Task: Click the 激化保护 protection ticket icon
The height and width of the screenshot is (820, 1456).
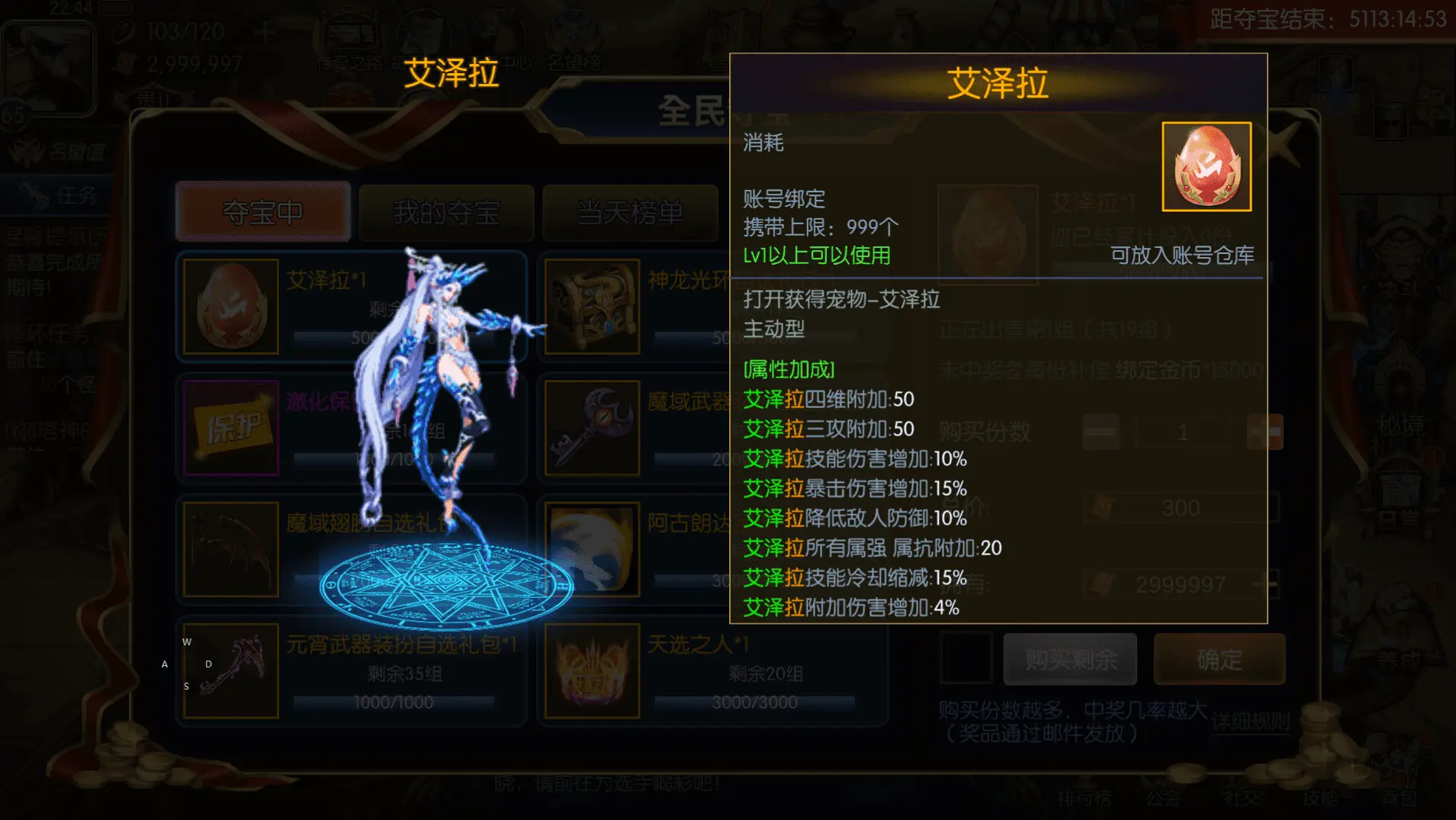Action: [230, 427]
